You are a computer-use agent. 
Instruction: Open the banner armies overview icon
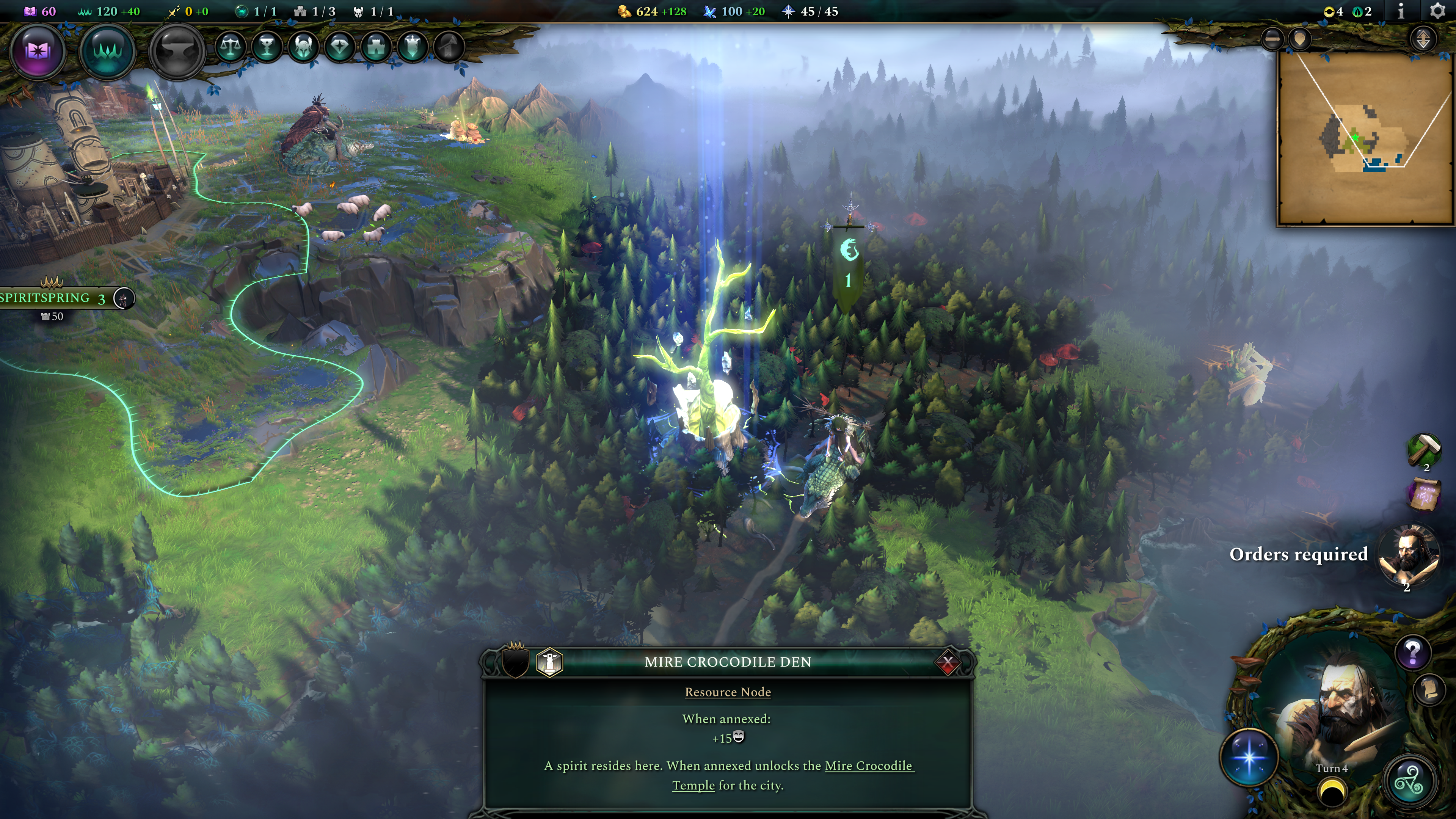click(413, 46)
